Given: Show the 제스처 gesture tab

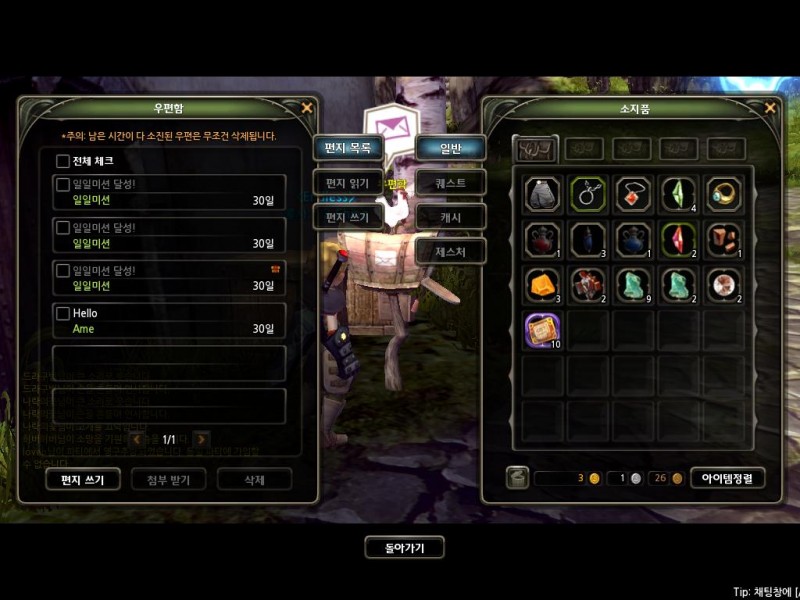Looking at the screenshot, I should click(451, 251).
